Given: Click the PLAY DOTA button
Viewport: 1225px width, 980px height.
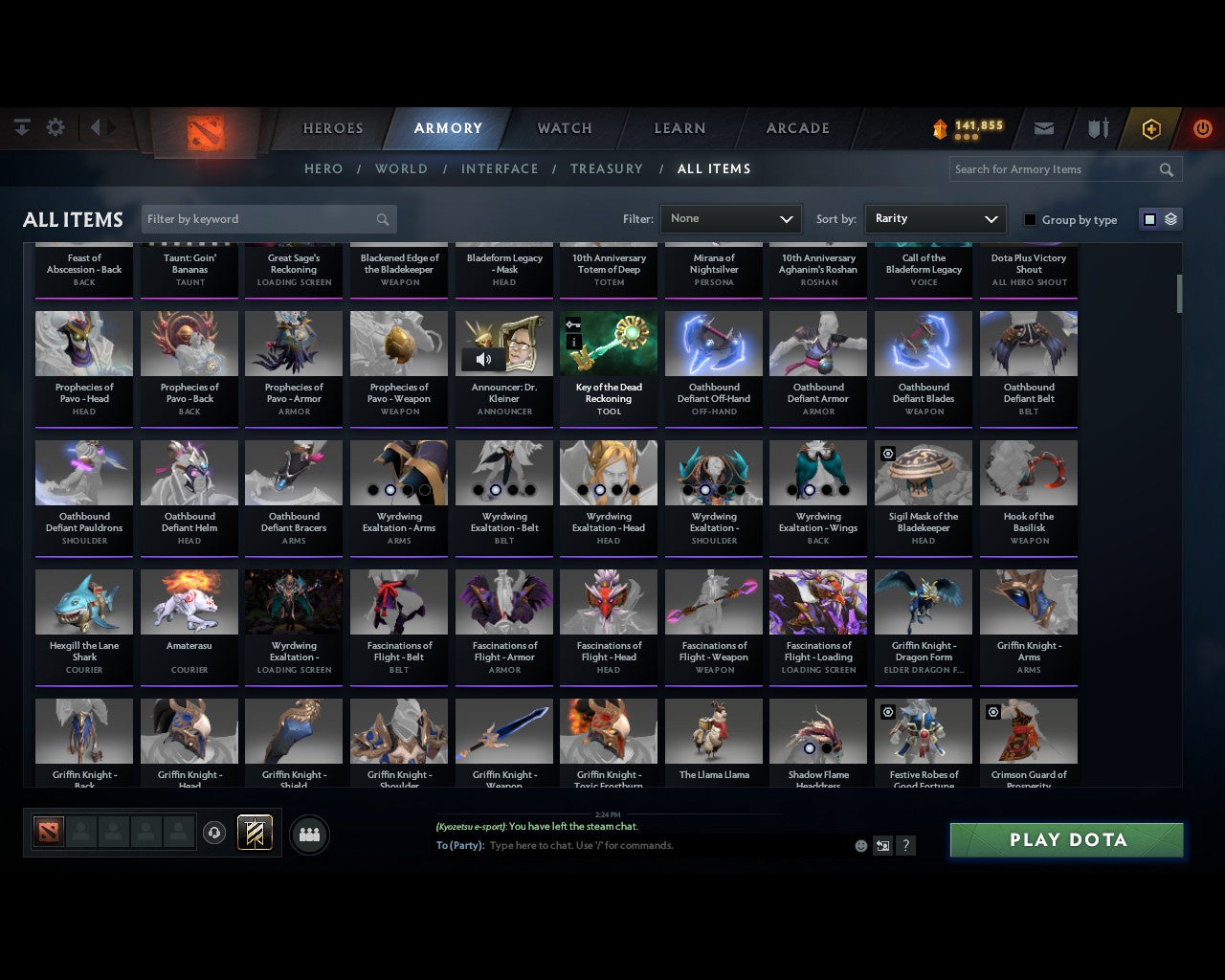Looking at the screenshot, I should (x=1065, y=839).
